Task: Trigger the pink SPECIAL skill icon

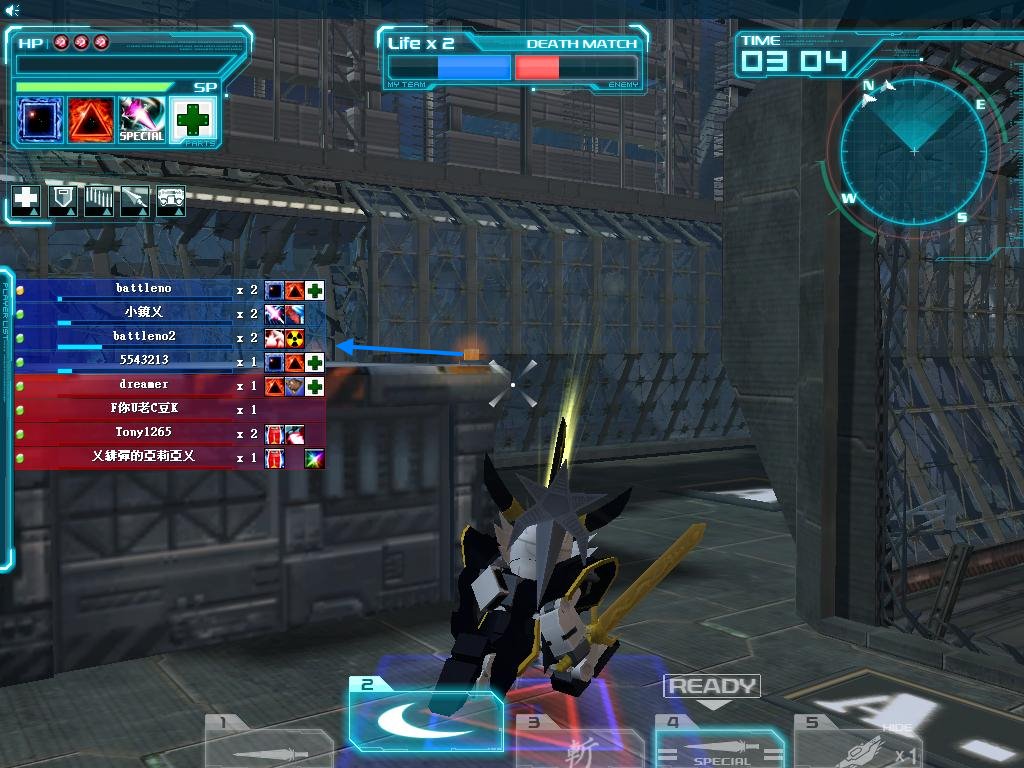Action: click(142, 119)
